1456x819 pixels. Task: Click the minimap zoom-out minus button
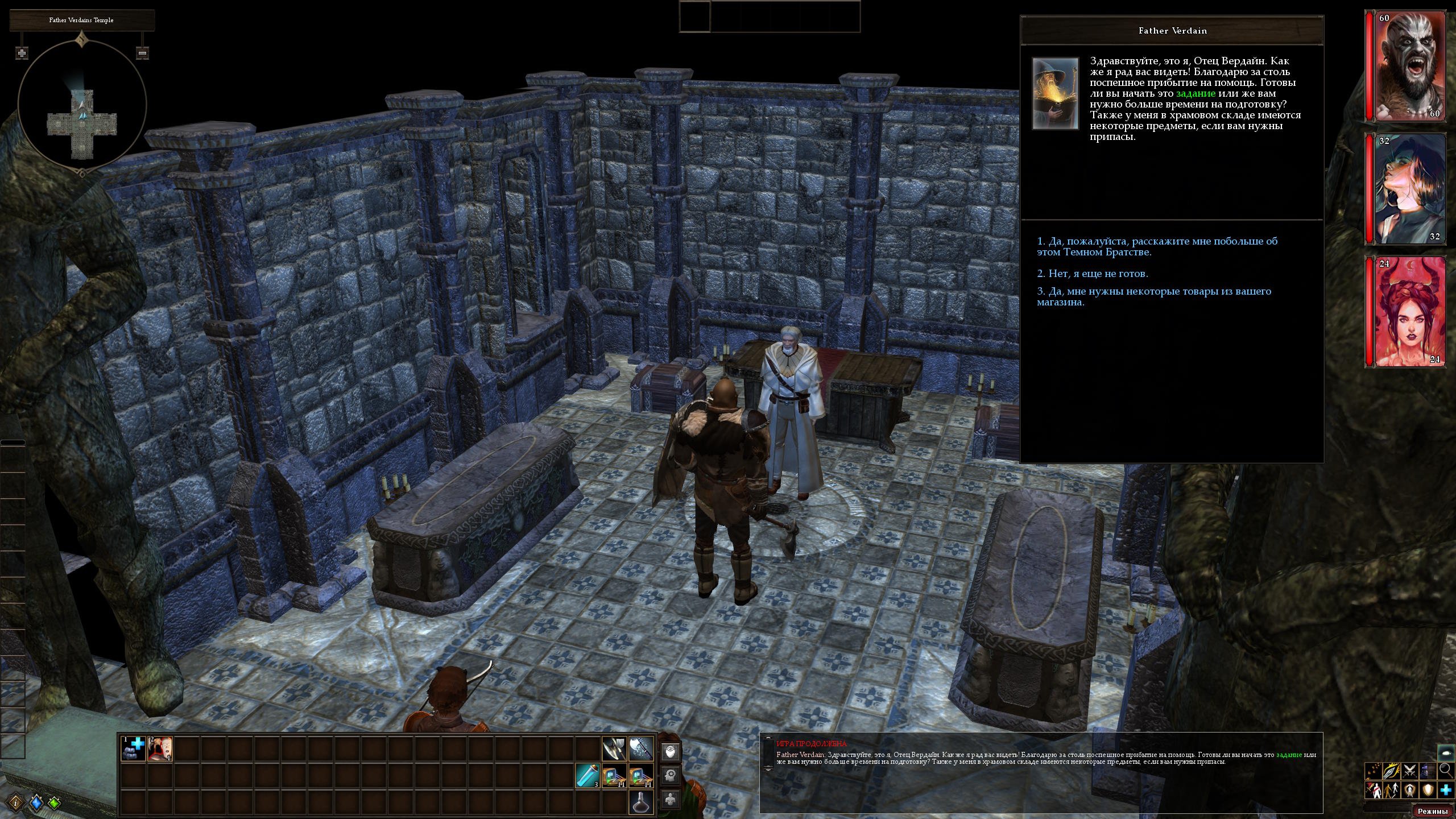[x=142, y=53]
